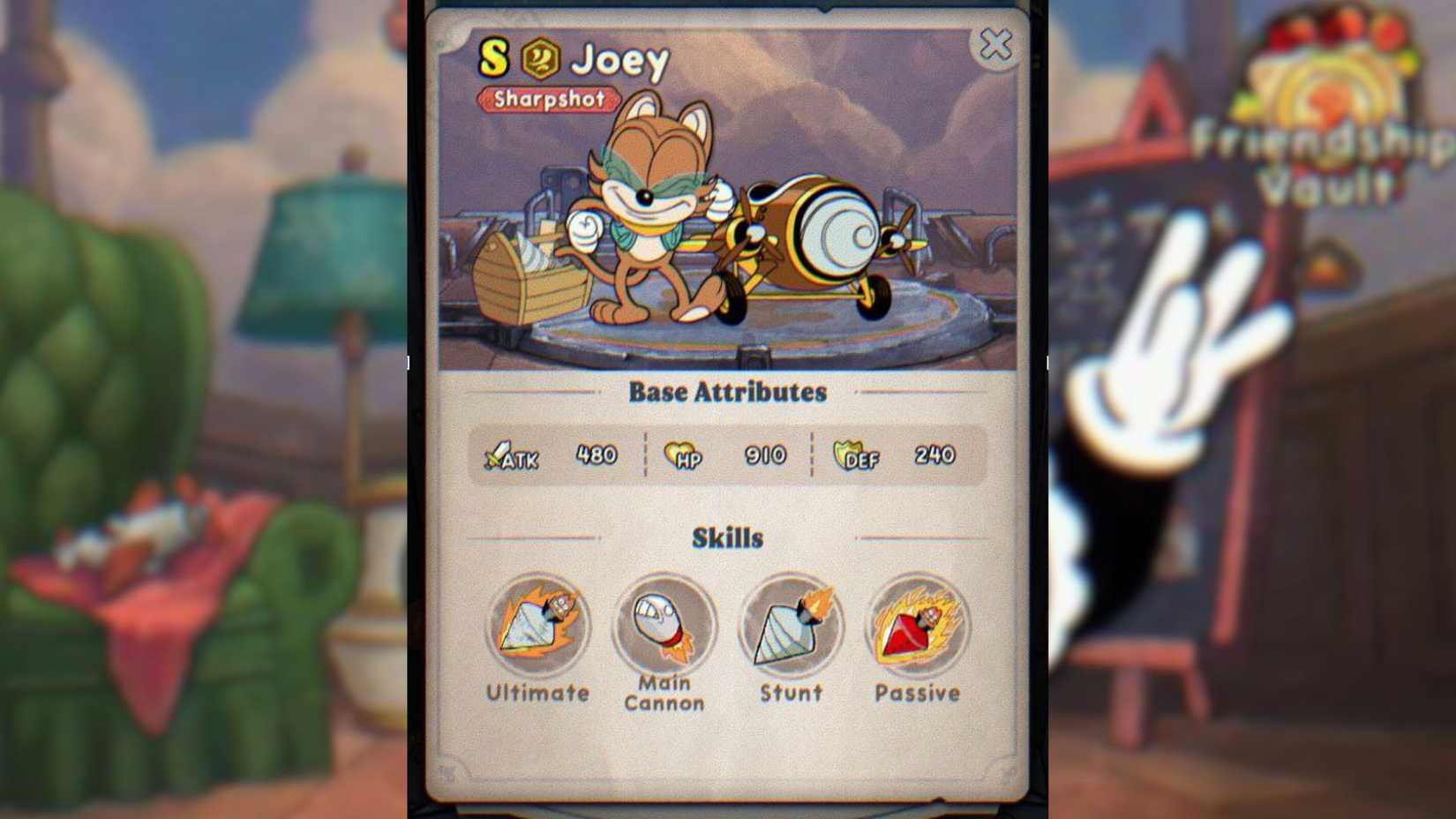This screenshot has height=819, width=1456.
Task: Click the HP value of 910
Action: tap(764, 456)
